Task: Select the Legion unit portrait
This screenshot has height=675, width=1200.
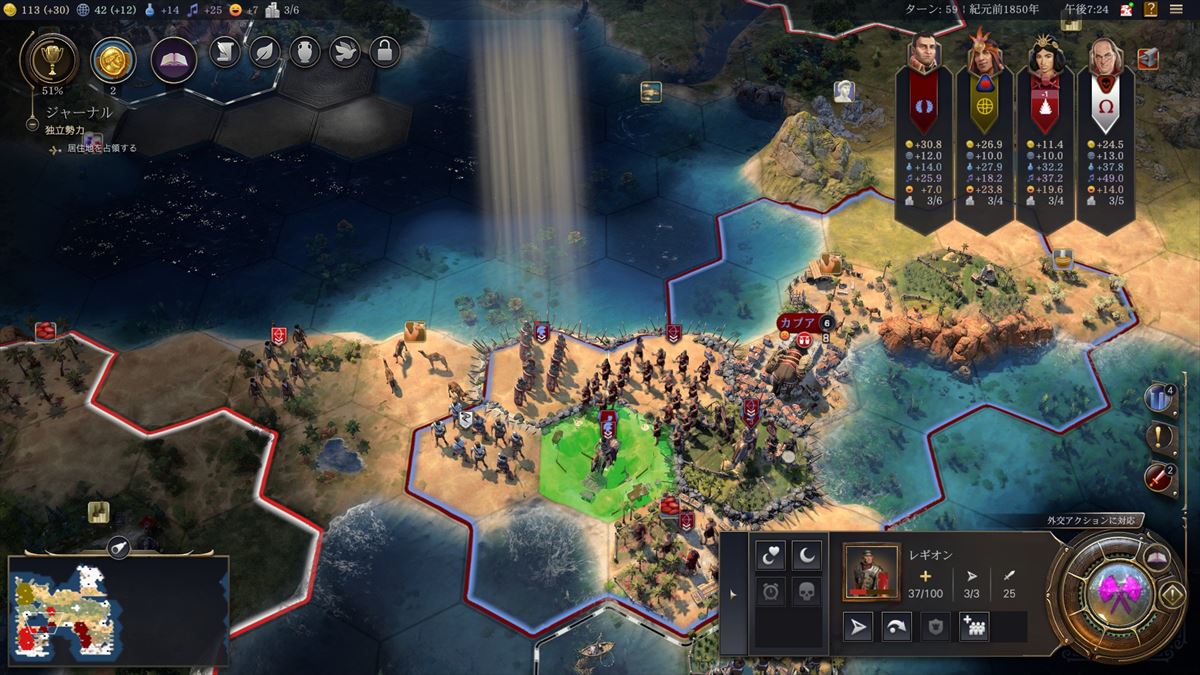Action: pyautogui.click(x=870, y=571)
